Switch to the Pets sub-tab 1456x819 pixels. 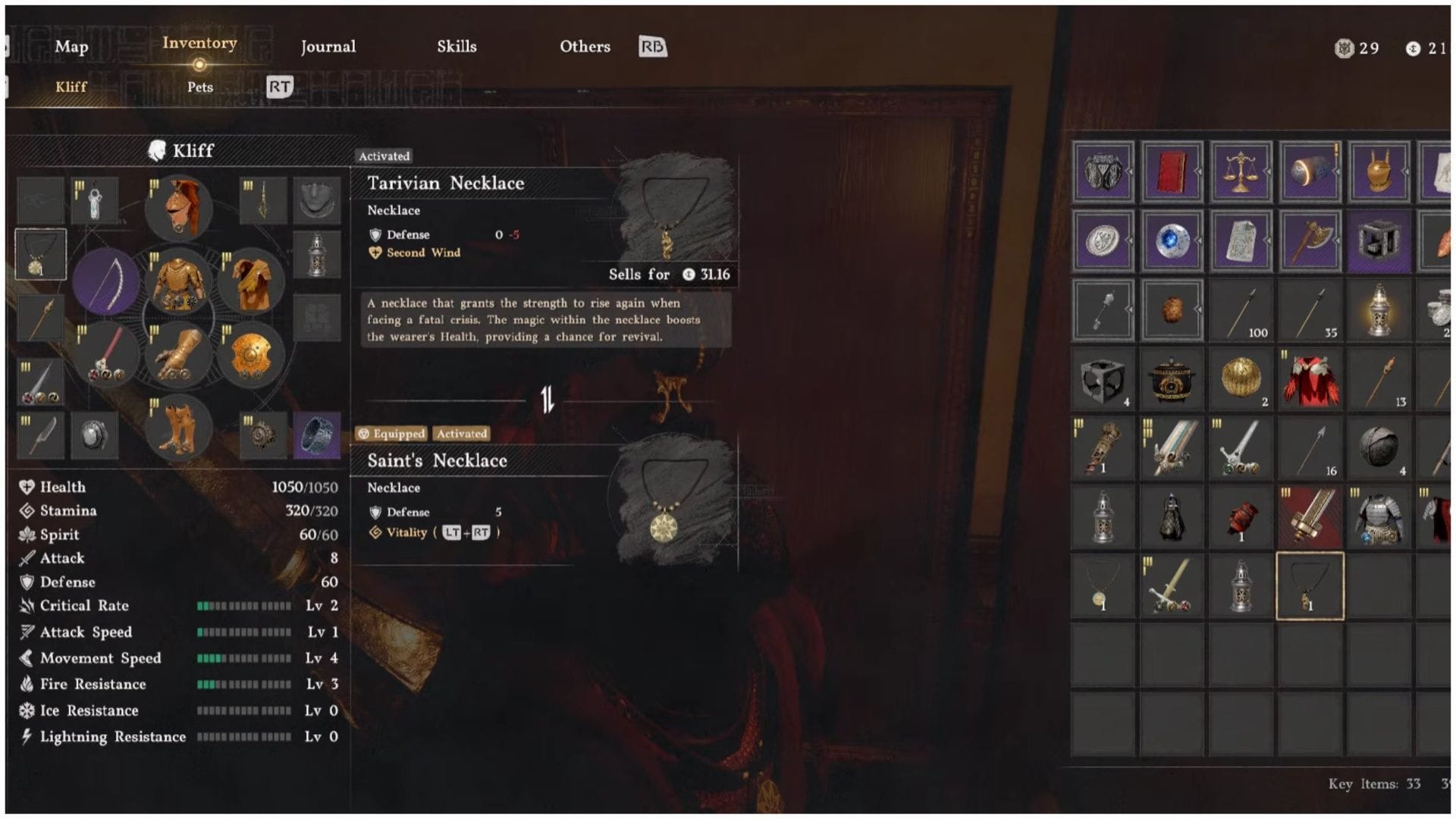pyautogui.click(x=200, y=87)
